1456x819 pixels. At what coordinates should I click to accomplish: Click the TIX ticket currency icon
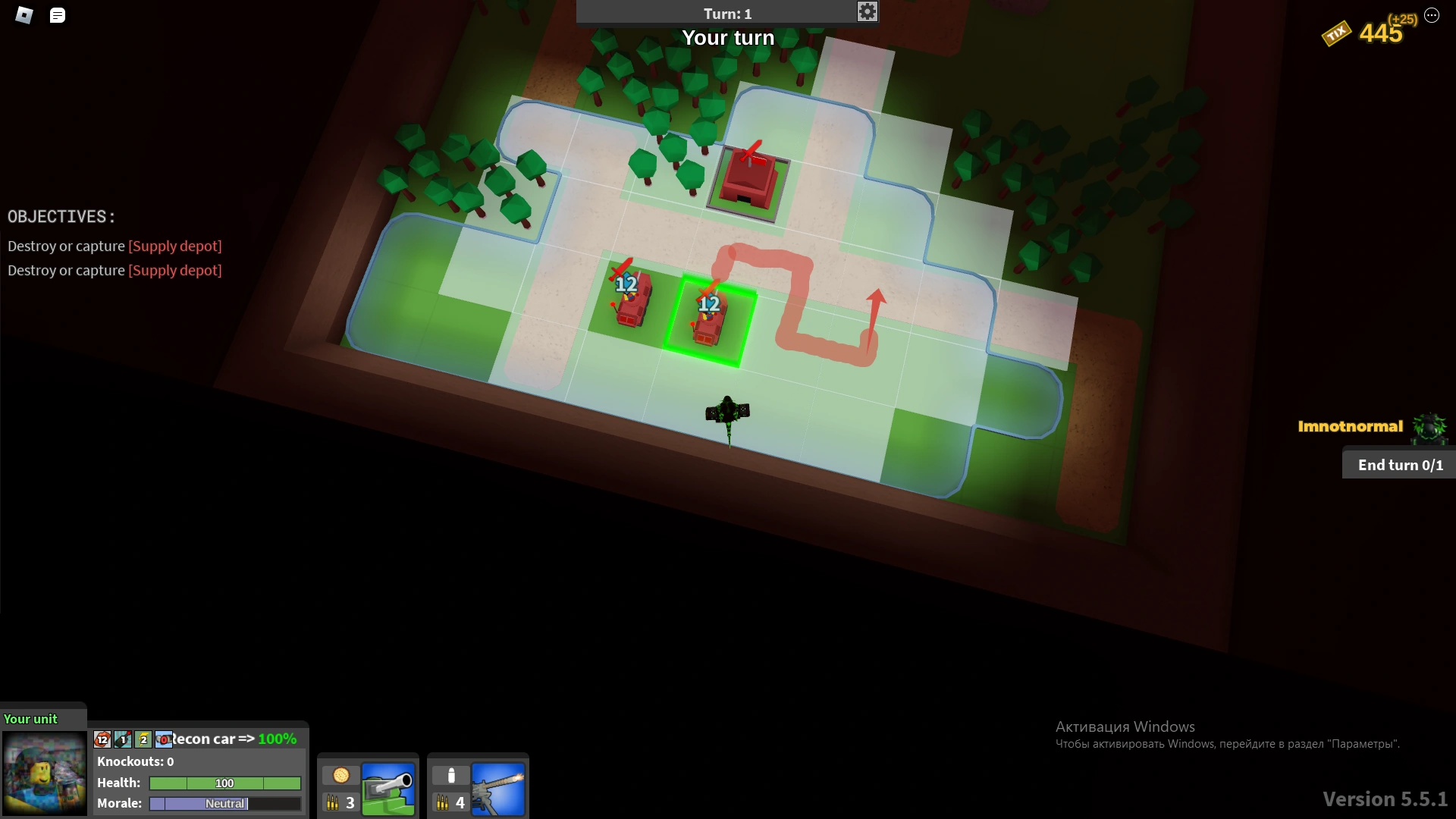pyautogui.click(x=1337, y=33)
